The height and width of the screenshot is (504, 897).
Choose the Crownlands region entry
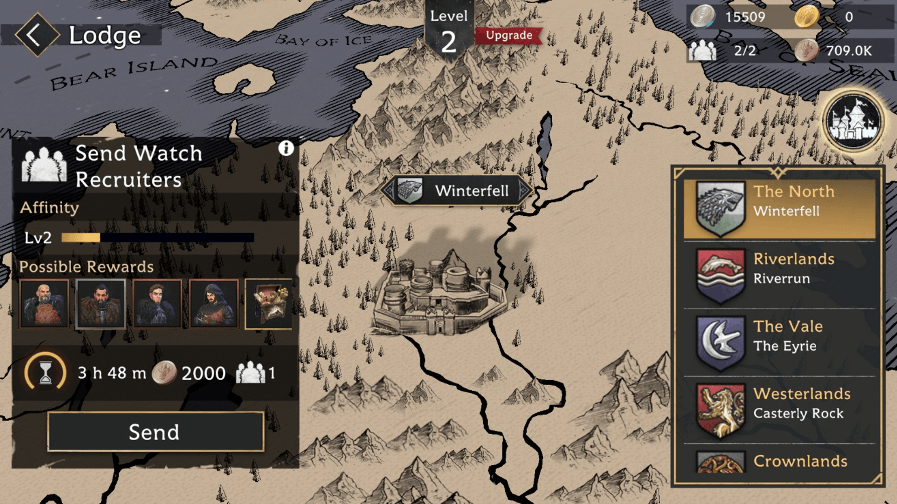(x=780, y=462)
